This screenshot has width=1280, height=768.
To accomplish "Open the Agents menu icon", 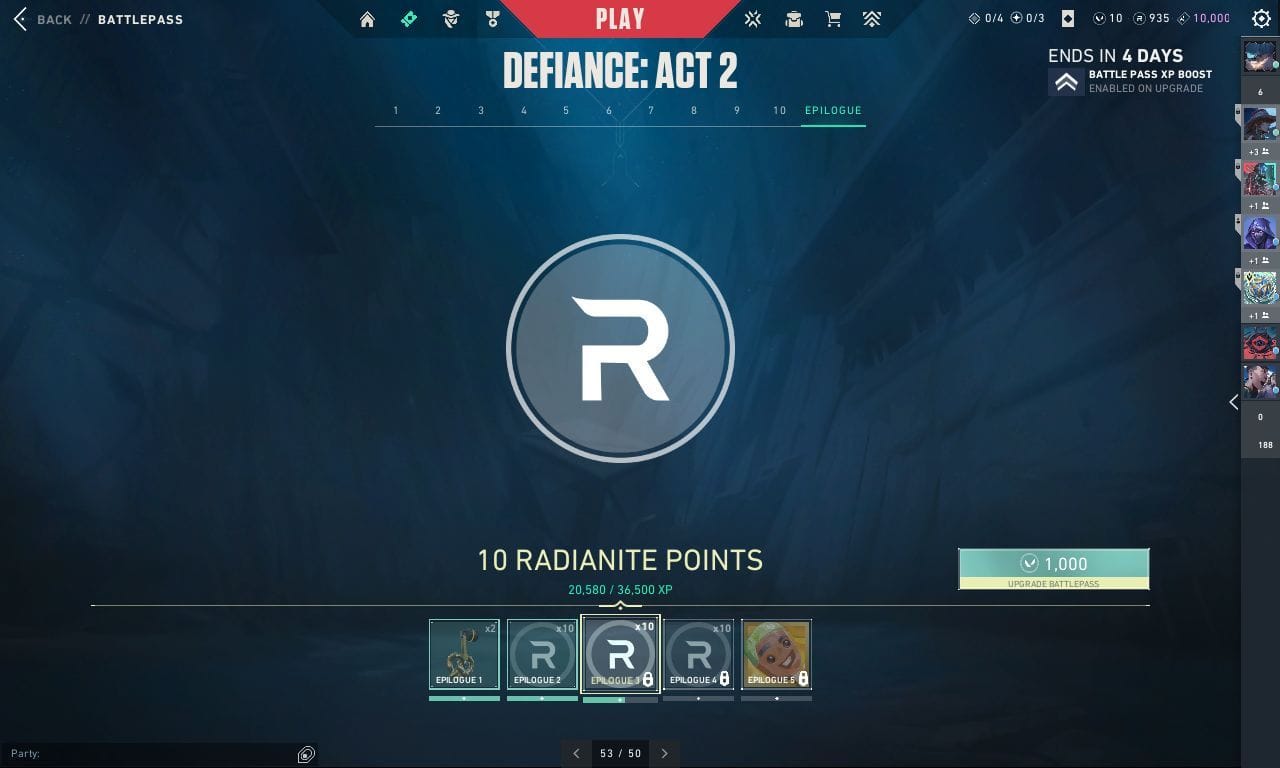I will pos(450,18).
